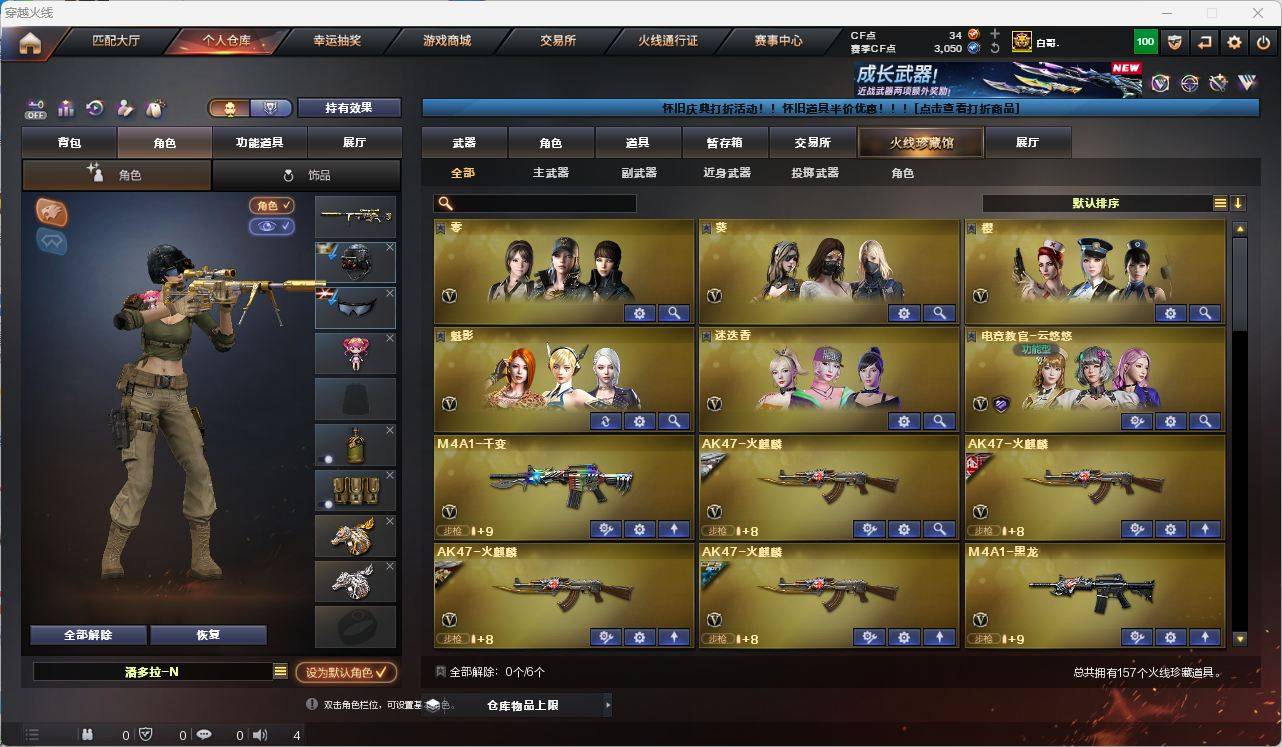Viewport: 1282px width, 747px height.
Task: Switch to shield mode on the skull/shield toggle
Action: tap(269, 108)
